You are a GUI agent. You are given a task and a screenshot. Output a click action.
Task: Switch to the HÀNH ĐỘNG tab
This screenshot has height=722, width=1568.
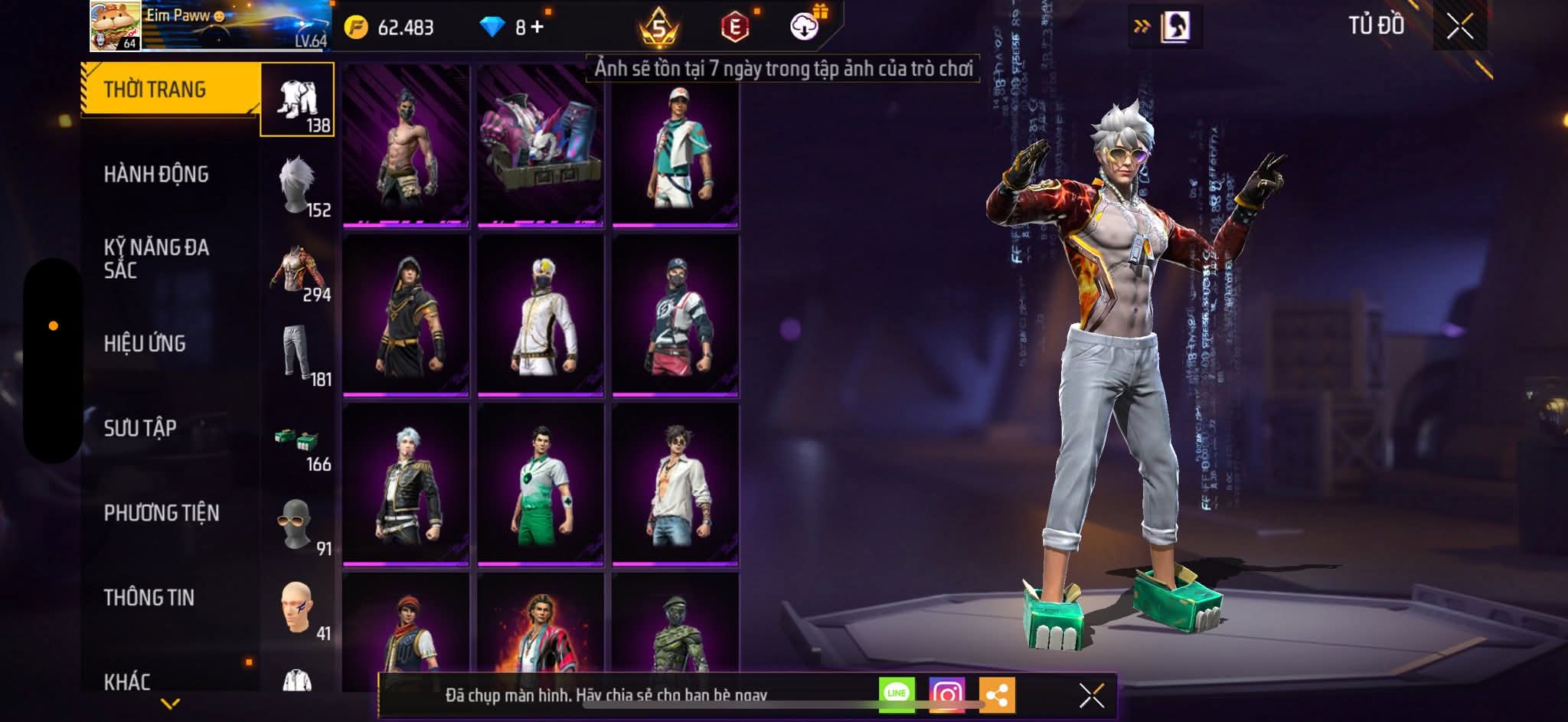(156, 175)
